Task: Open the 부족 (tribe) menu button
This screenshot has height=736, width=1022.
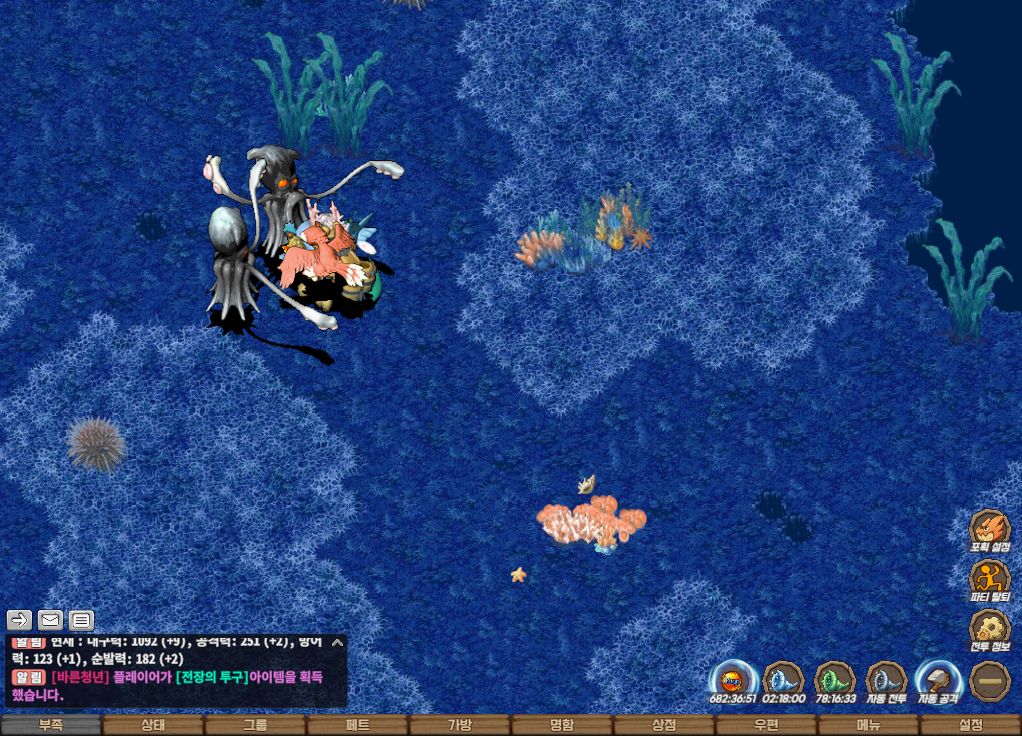Action: (51, 725)
